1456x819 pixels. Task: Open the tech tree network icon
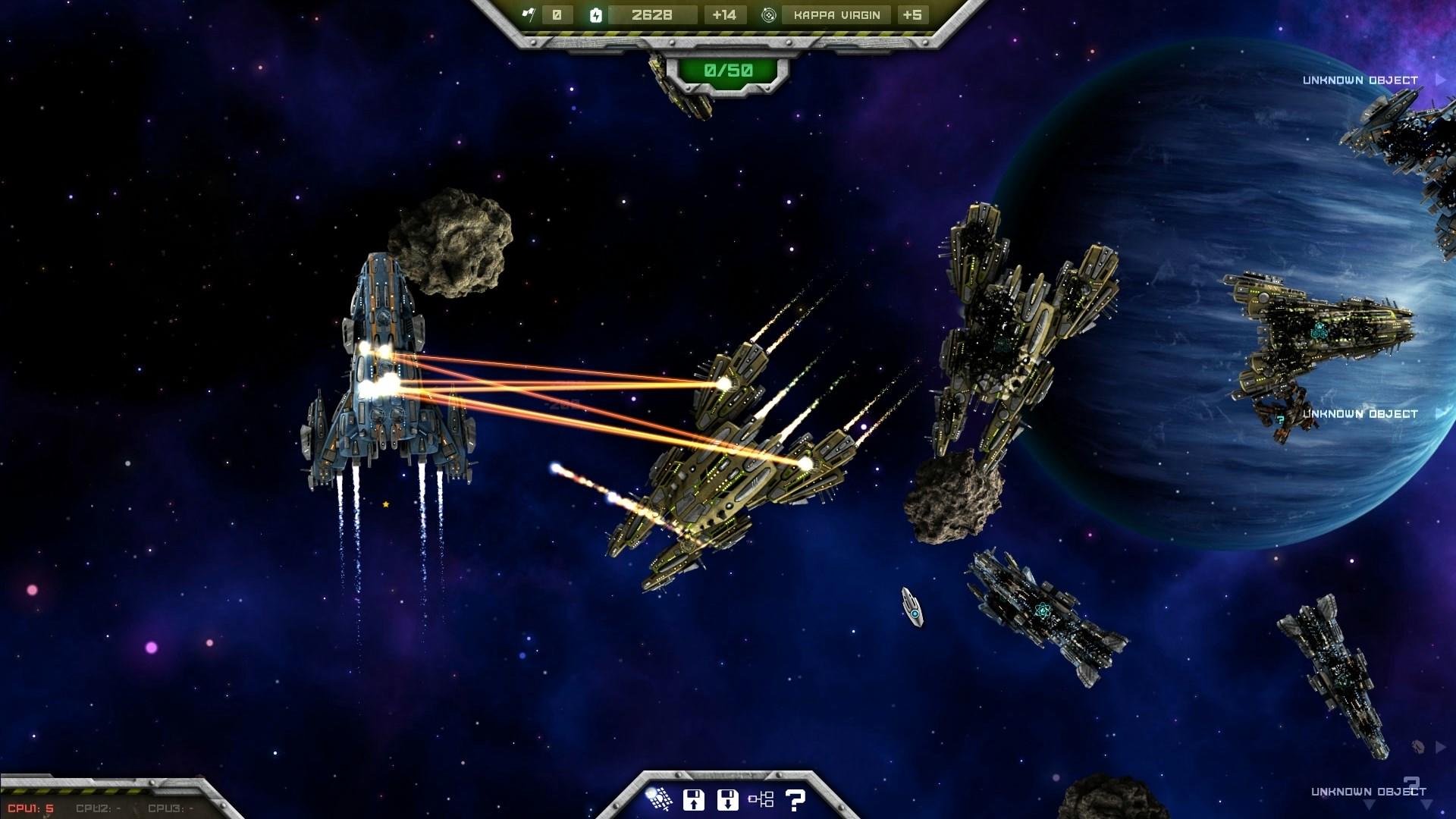(x=760, y=799)
